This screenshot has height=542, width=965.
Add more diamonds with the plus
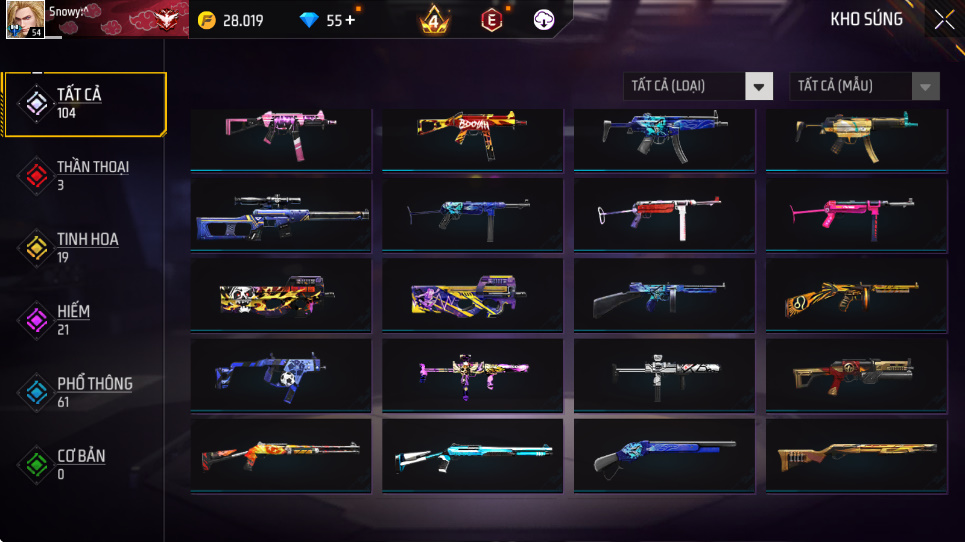click(350, 20)
